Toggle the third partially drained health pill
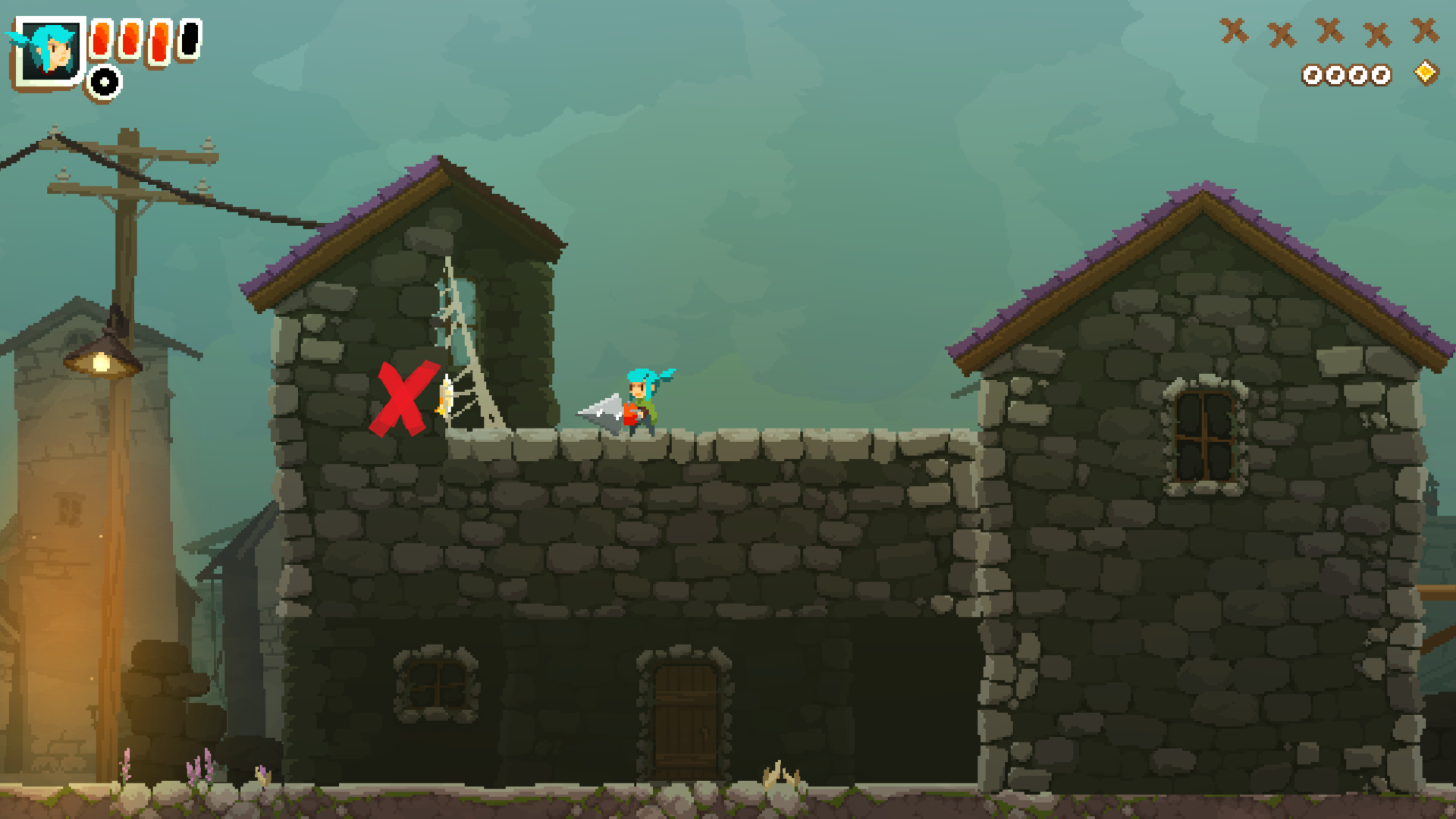Screen dimensions: 1456x819 (158, 43)
